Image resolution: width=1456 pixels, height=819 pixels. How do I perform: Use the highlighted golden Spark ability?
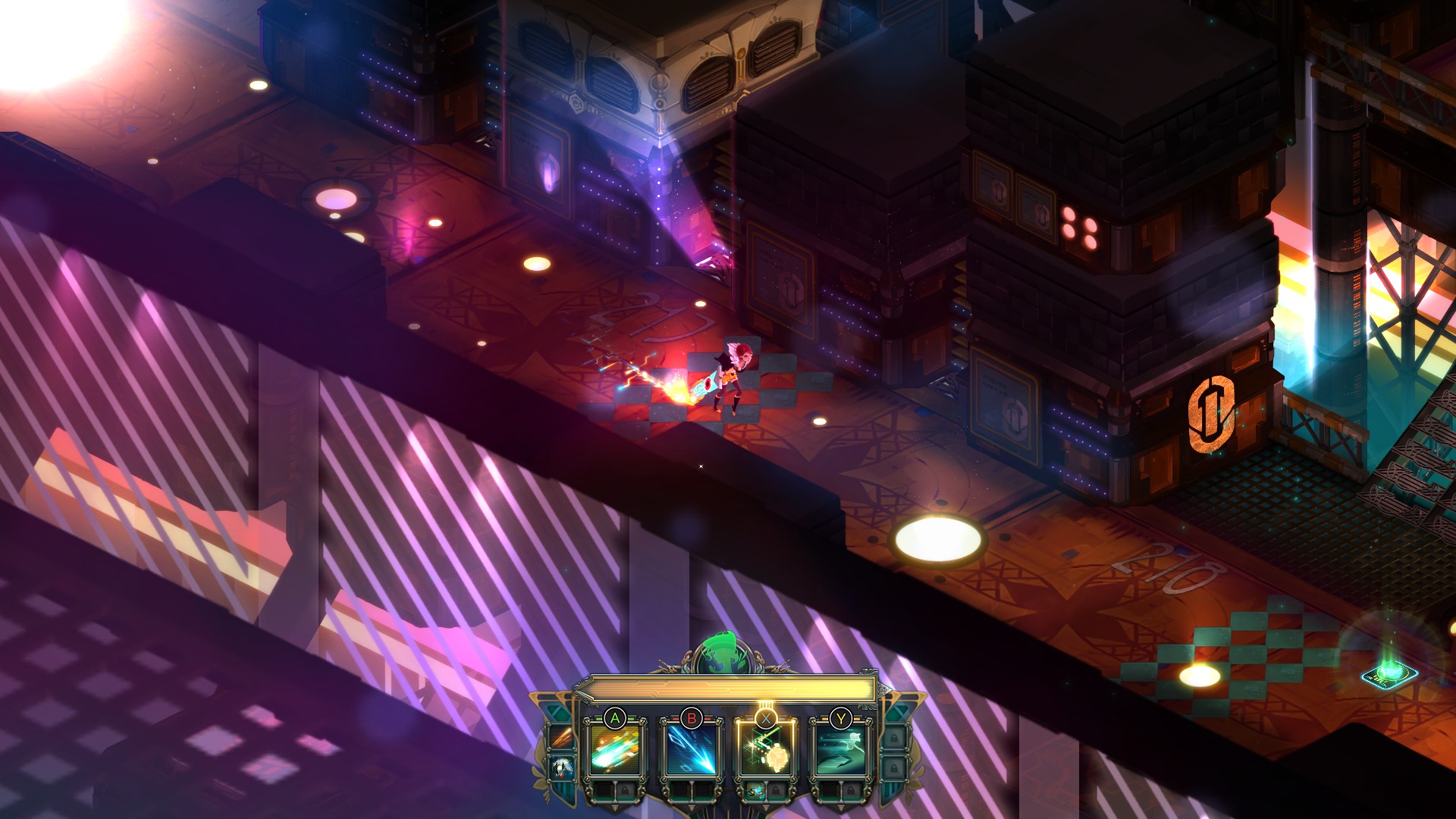765,748
